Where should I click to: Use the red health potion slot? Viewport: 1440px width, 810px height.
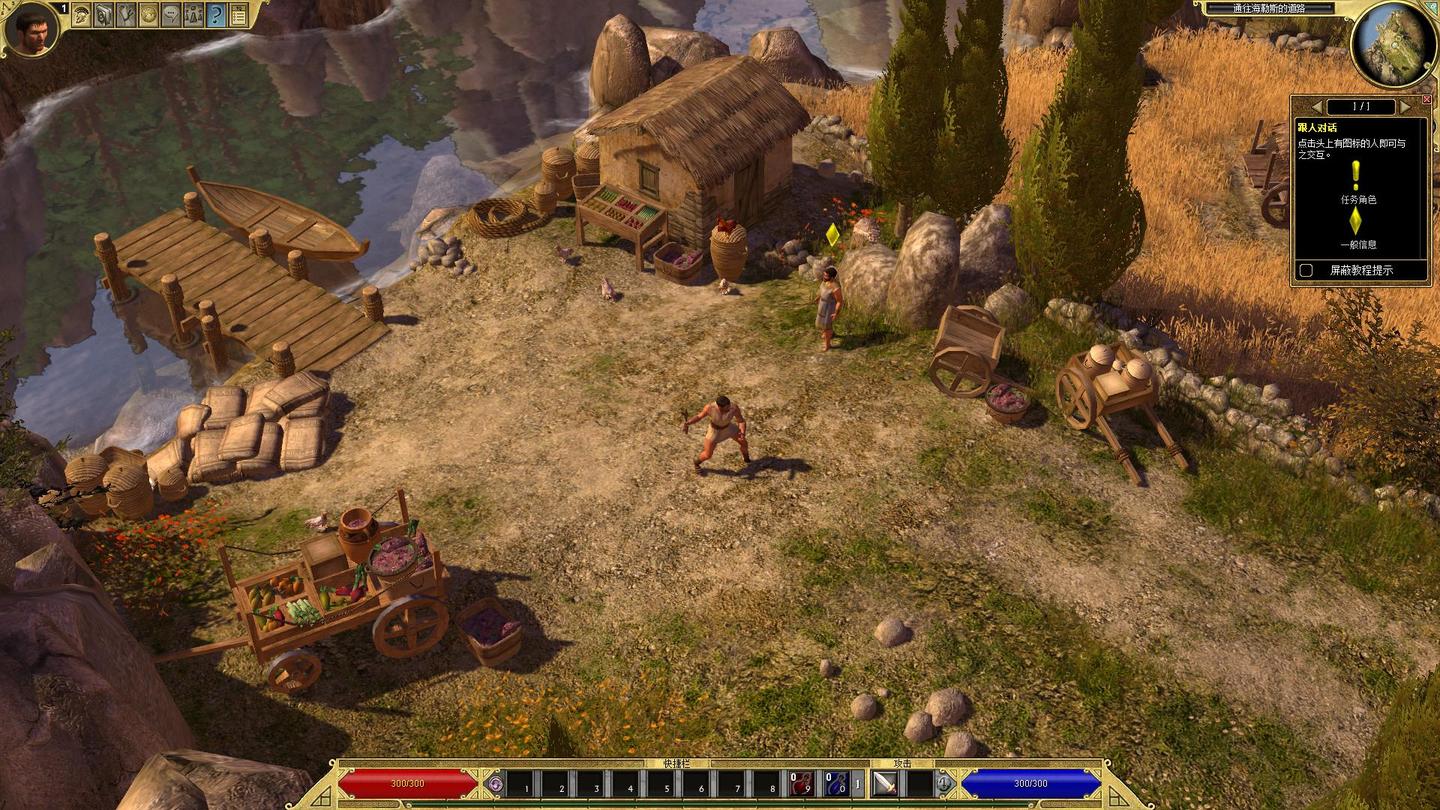click(x=801, y=784)
